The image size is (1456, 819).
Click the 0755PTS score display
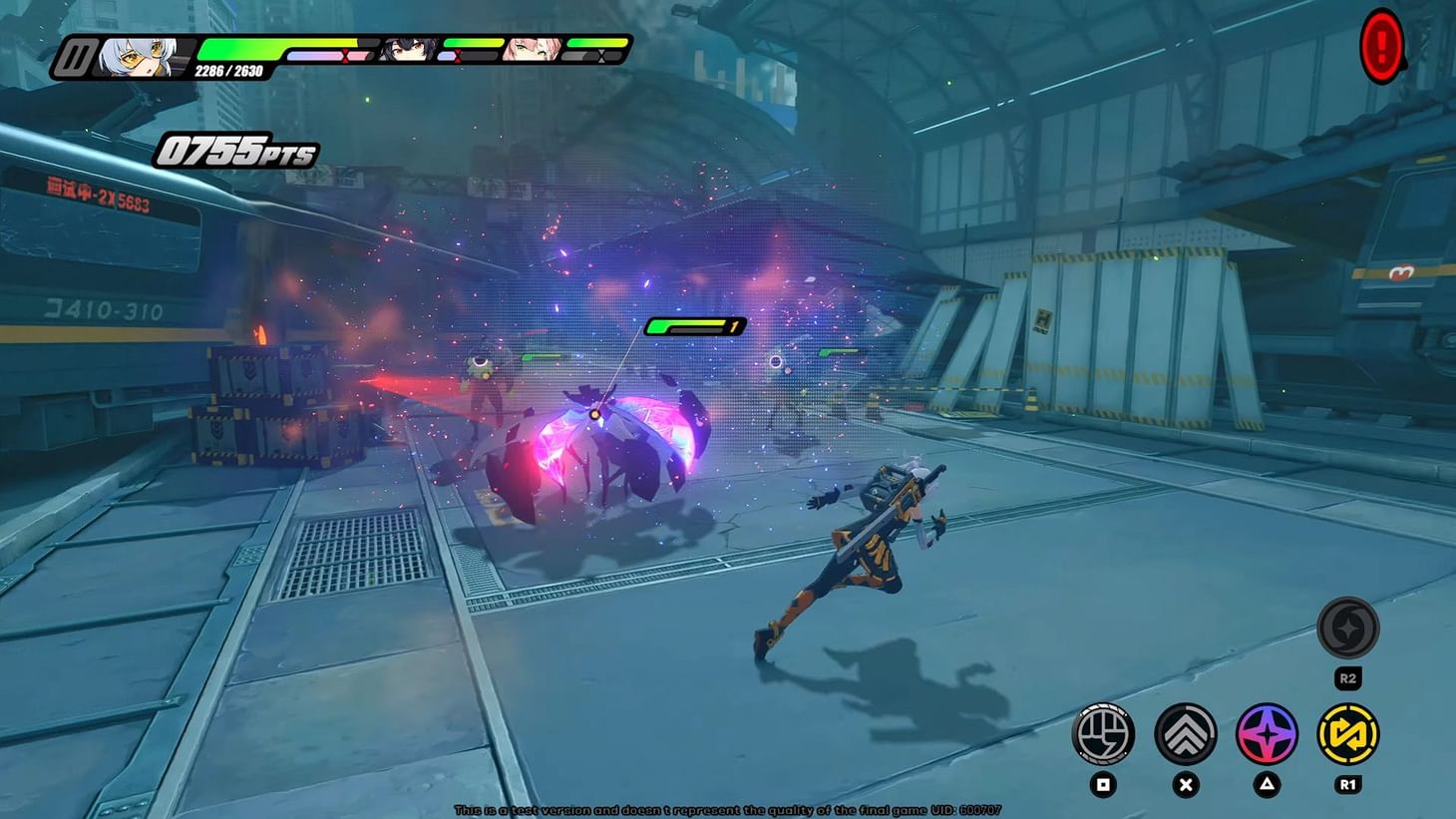coord(236,152)
